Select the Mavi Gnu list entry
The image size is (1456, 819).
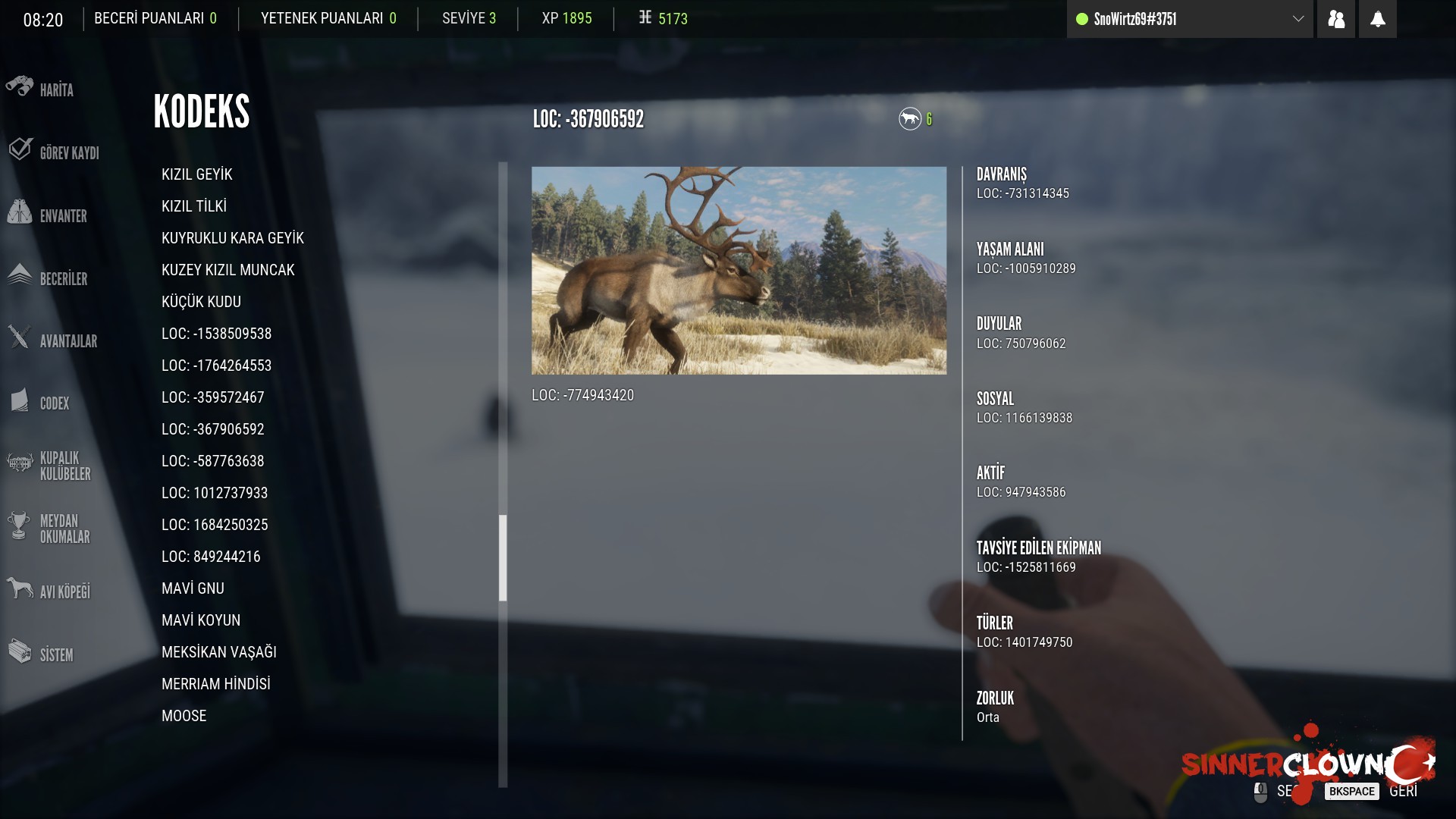193,588
